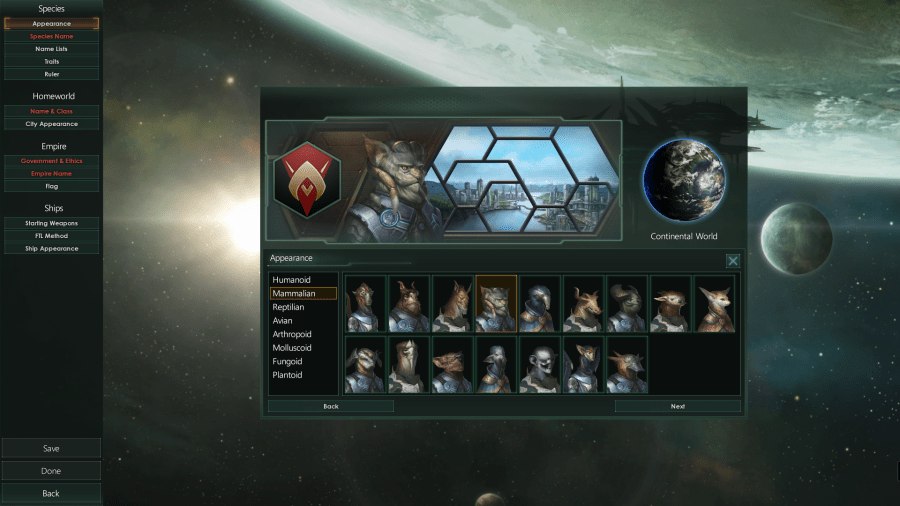Select the Empire Name entry
This screenshot has height=506, width=900.
pos(51,173)
